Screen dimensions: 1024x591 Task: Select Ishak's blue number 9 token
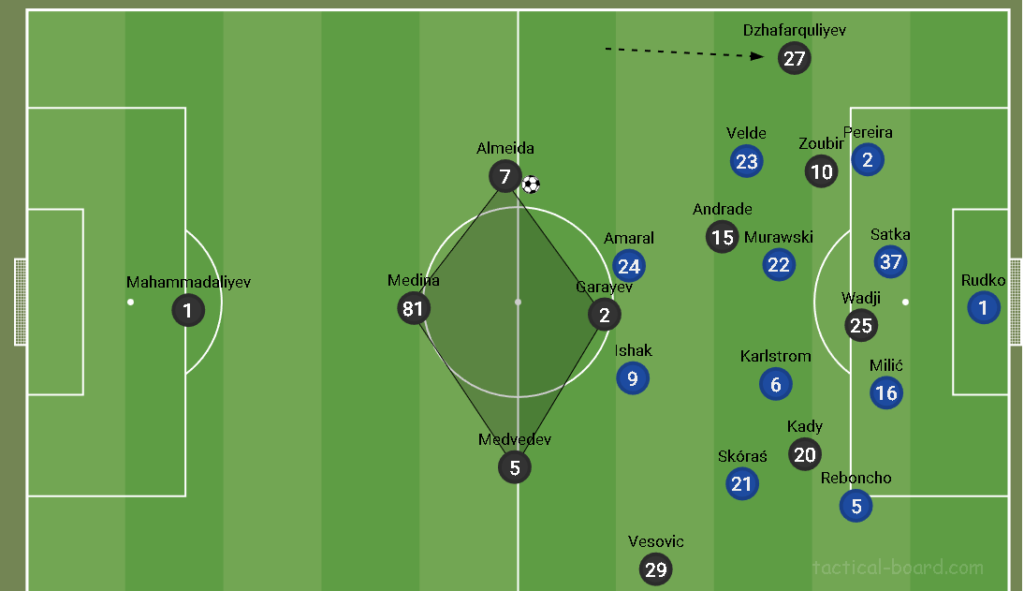pos(632,378)
